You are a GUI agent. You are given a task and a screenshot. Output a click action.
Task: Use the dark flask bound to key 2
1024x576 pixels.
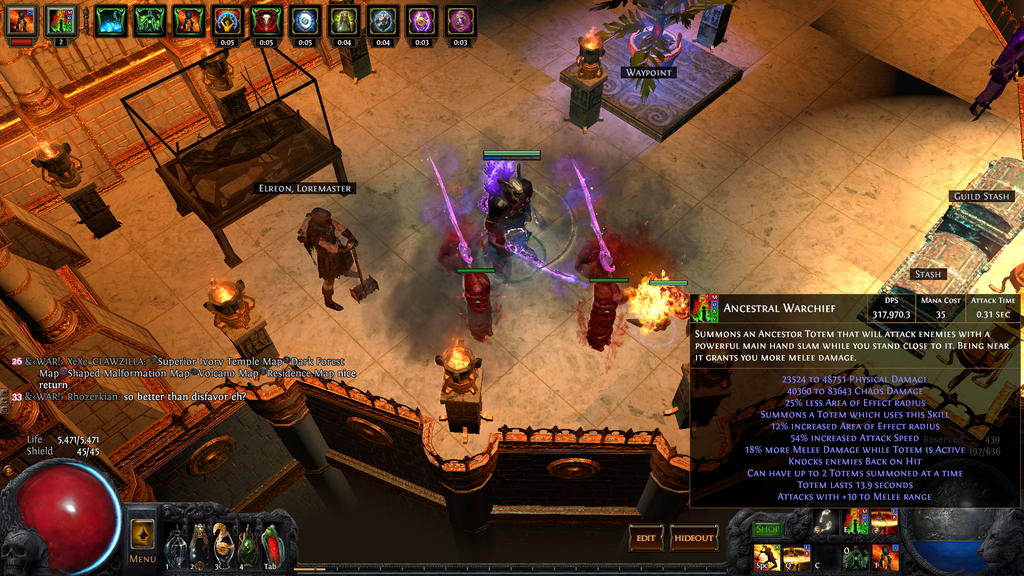click(199, 547)
